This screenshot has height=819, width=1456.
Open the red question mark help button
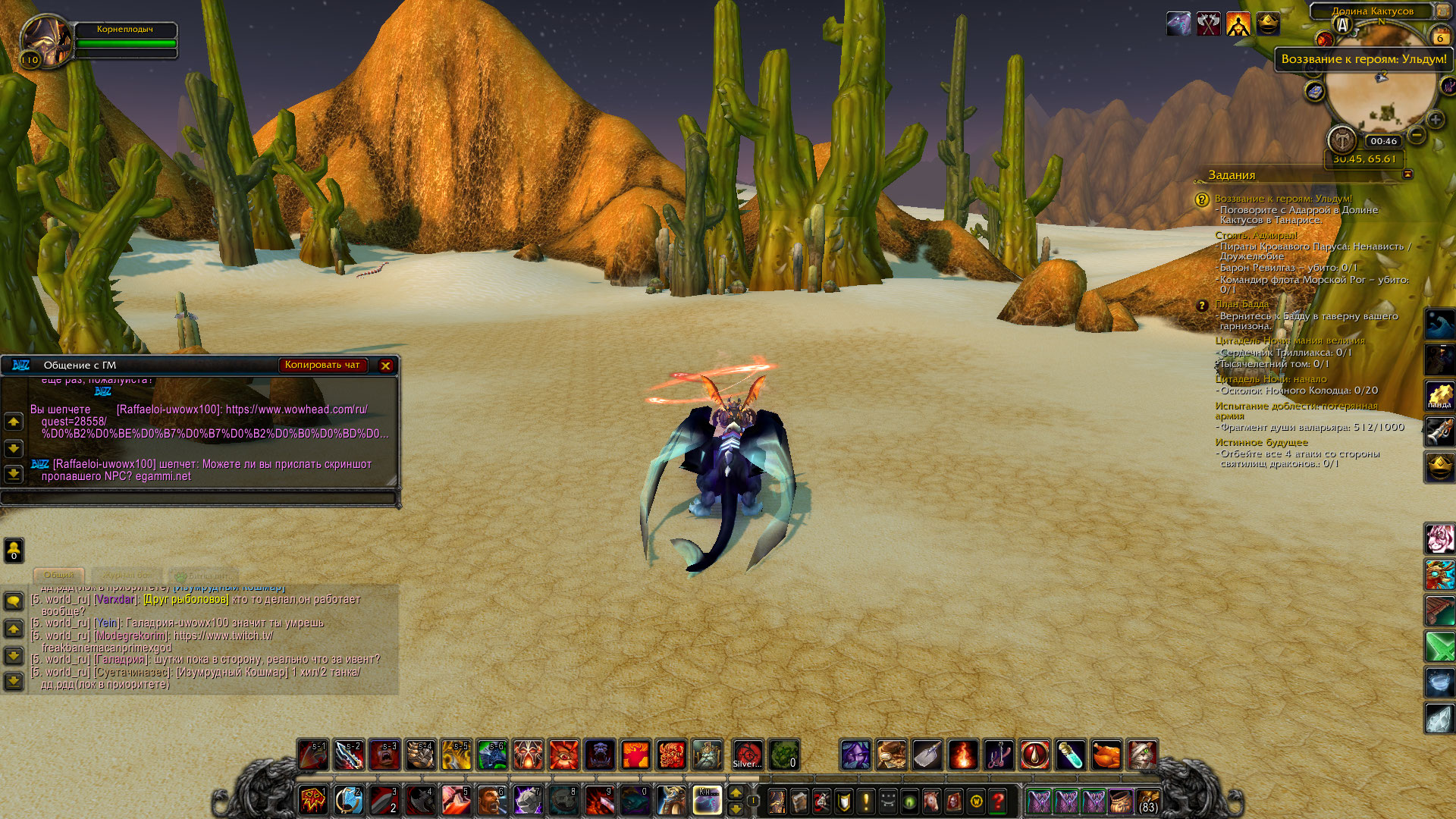[998, 801]
